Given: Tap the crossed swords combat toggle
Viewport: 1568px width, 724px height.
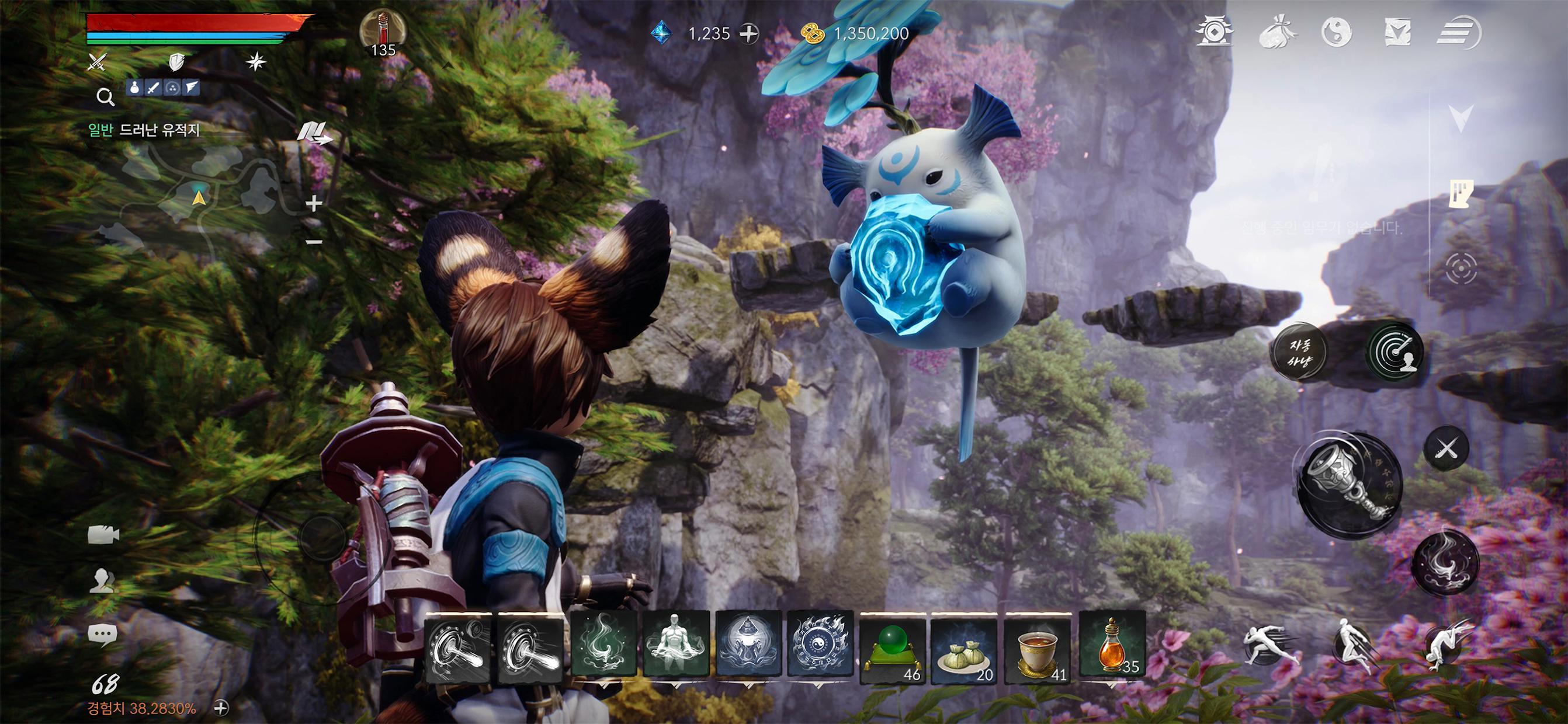Looking at the screenshot, I should (x=1447, y=449).
